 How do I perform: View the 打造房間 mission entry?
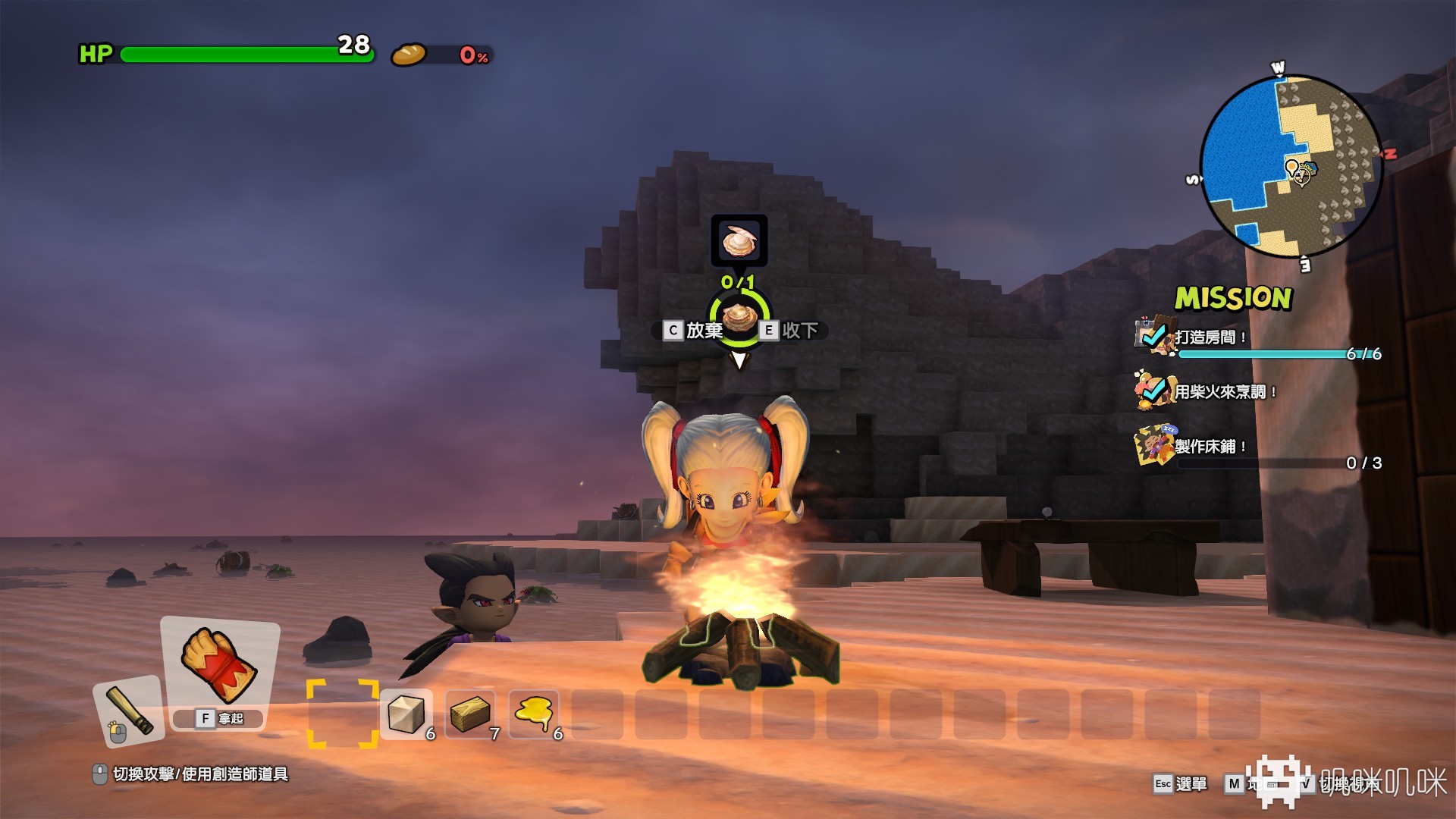coord(1210,337)
